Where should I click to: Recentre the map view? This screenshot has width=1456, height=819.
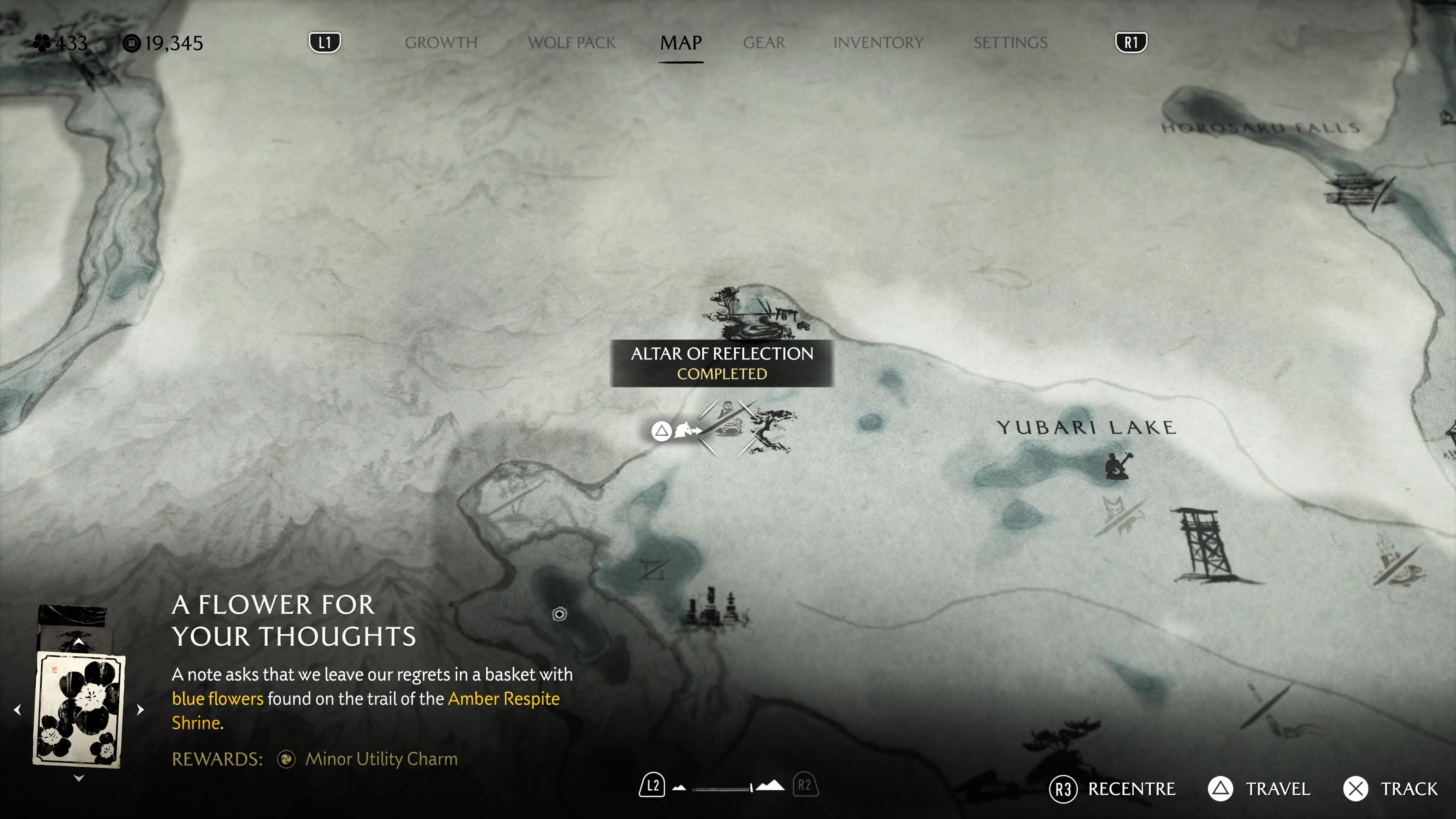1112,789
